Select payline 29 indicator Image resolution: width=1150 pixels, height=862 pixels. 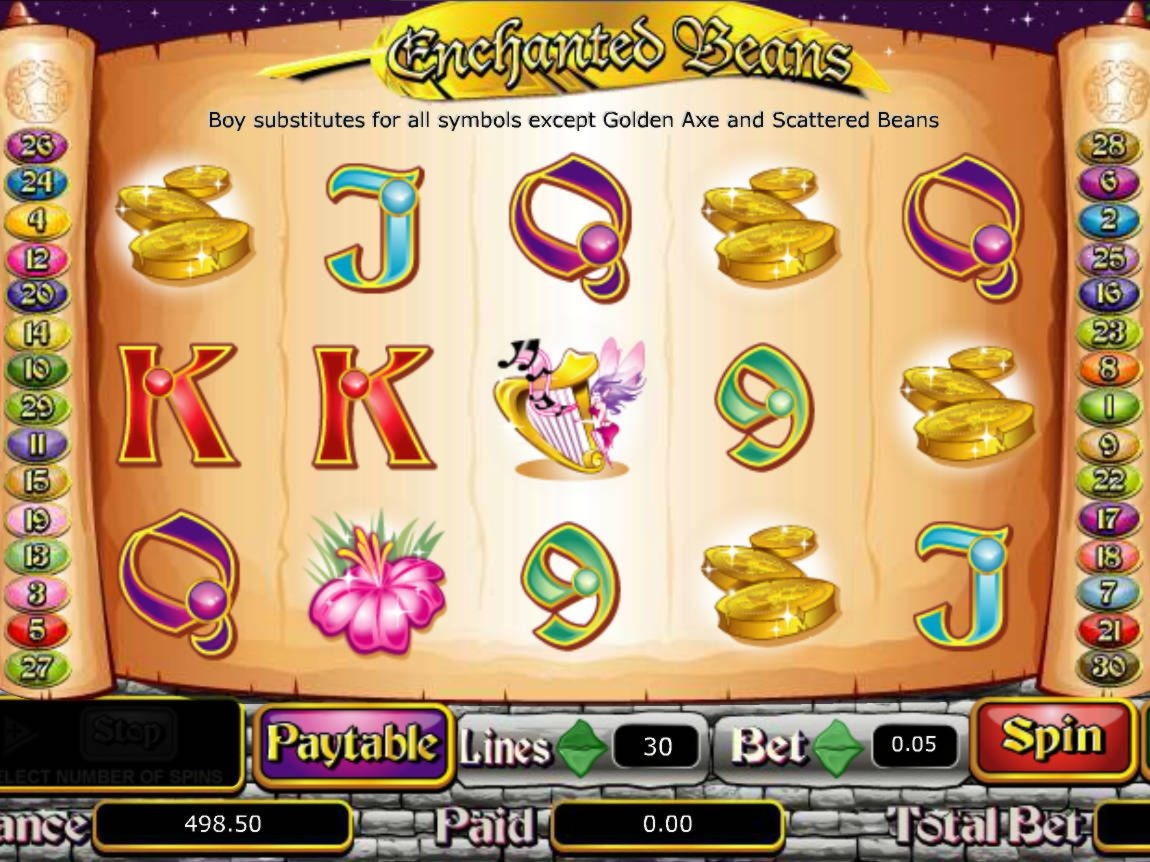36,407
